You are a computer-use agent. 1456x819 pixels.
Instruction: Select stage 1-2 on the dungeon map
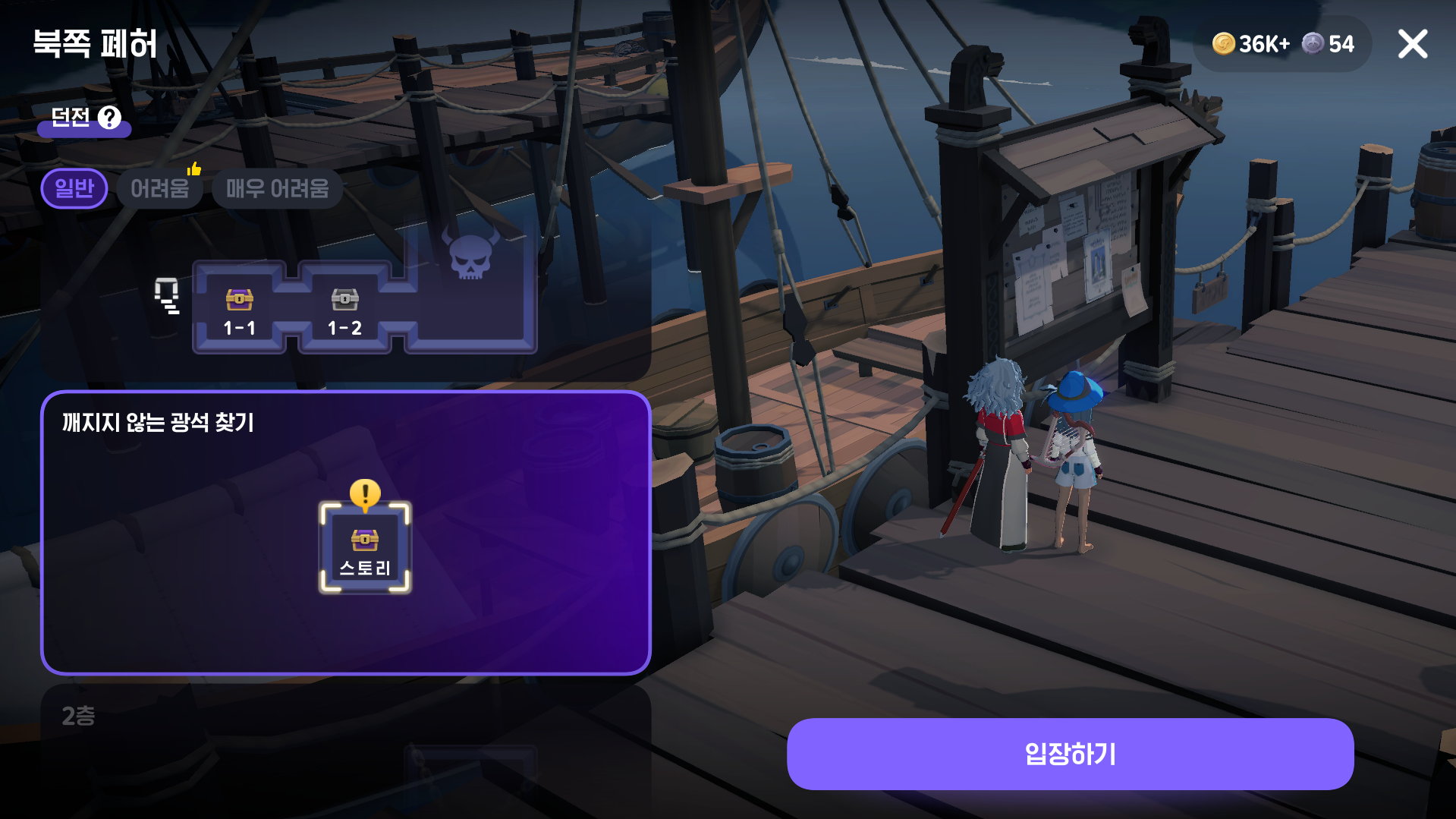(344, 310)
